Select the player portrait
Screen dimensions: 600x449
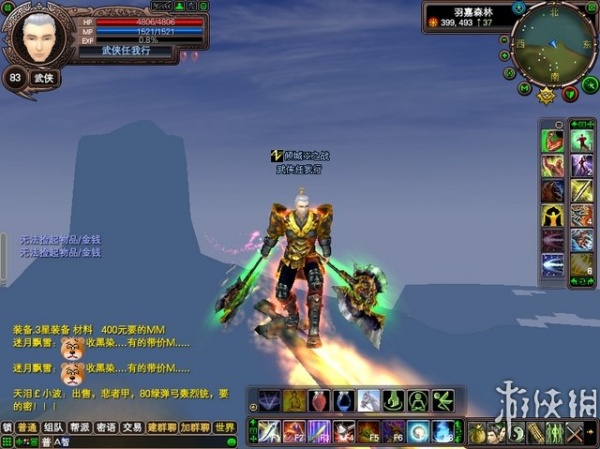coord(42,40)
